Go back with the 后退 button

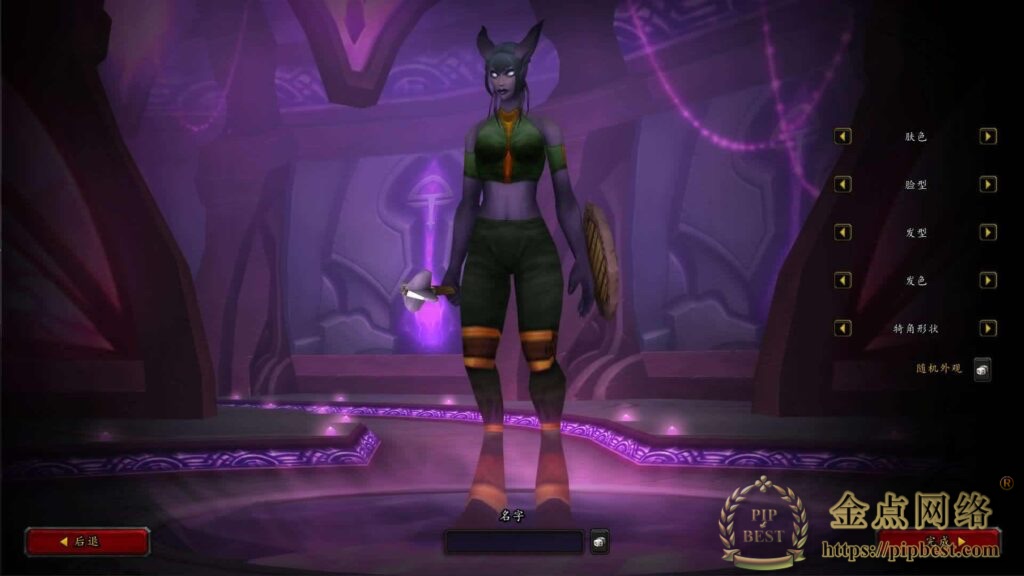click(87, 541)
